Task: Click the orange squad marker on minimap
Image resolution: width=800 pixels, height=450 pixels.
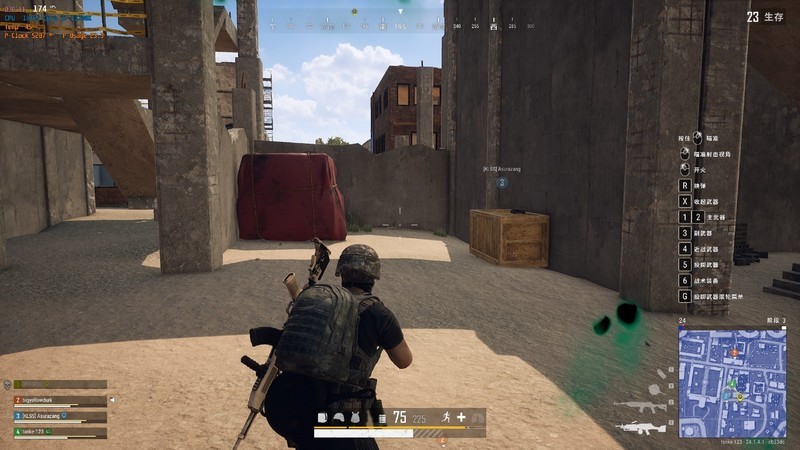Action: coord(735,352)
